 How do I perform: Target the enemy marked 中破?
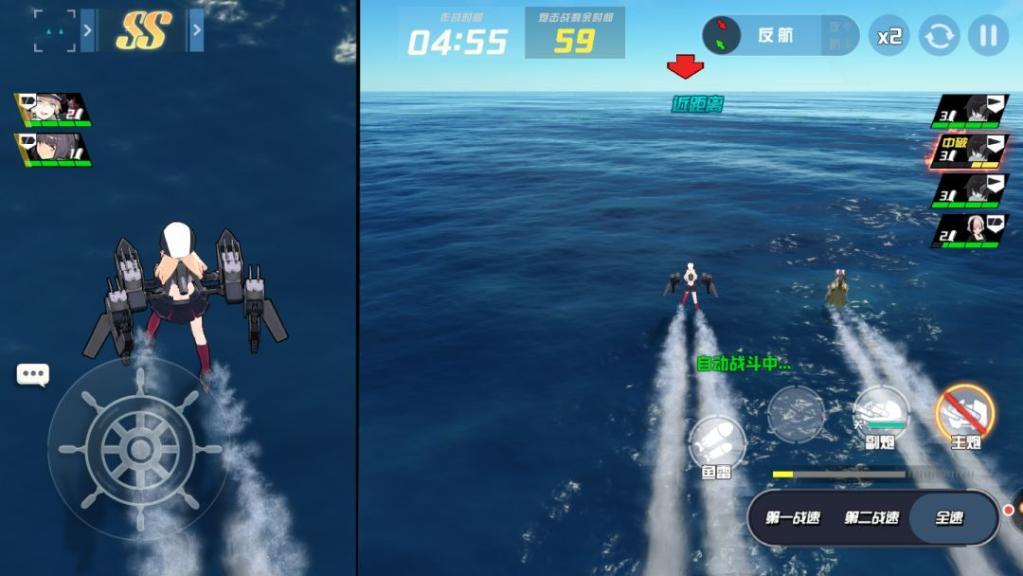[970, 151]
